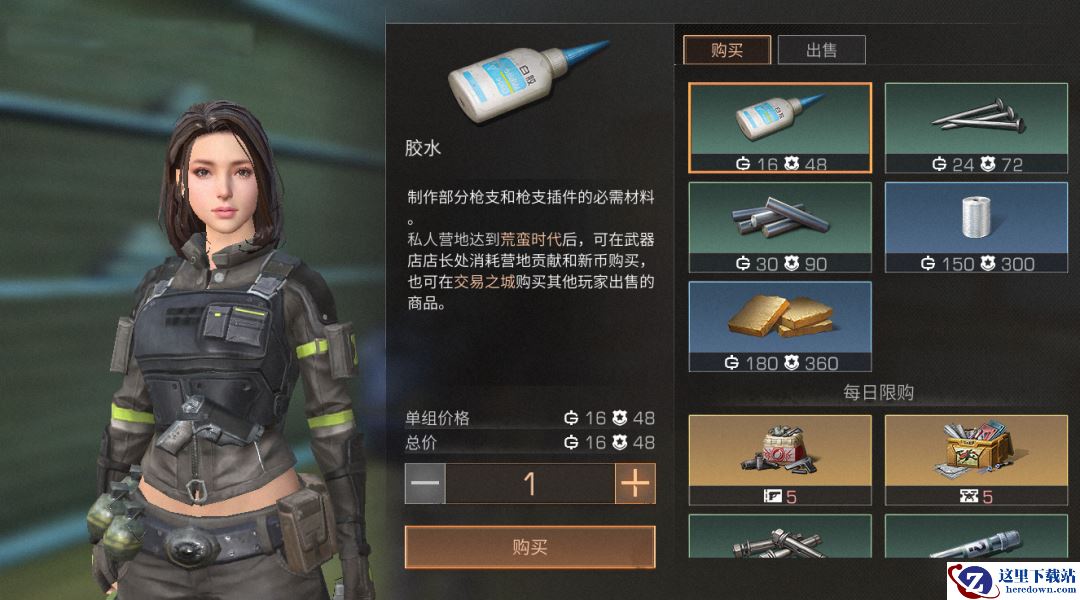Increase purchase quantity with the plus button
Screen dimensions: 1080x600
point(635,484)
